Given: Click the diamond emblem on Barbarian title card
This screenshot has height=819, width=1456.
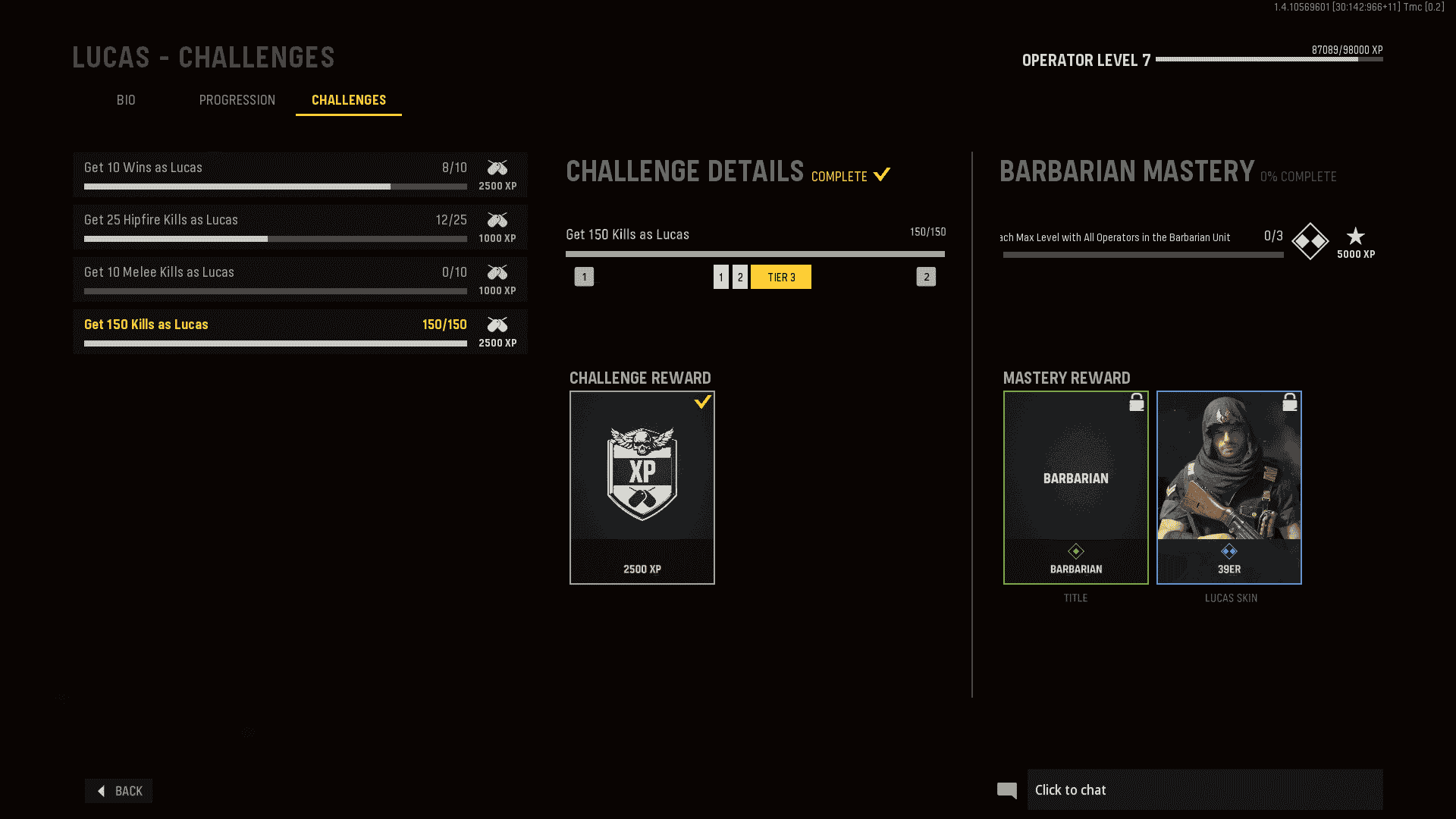Looking at the screenshot, I should pyautogui.click(x=1075, y=552).
